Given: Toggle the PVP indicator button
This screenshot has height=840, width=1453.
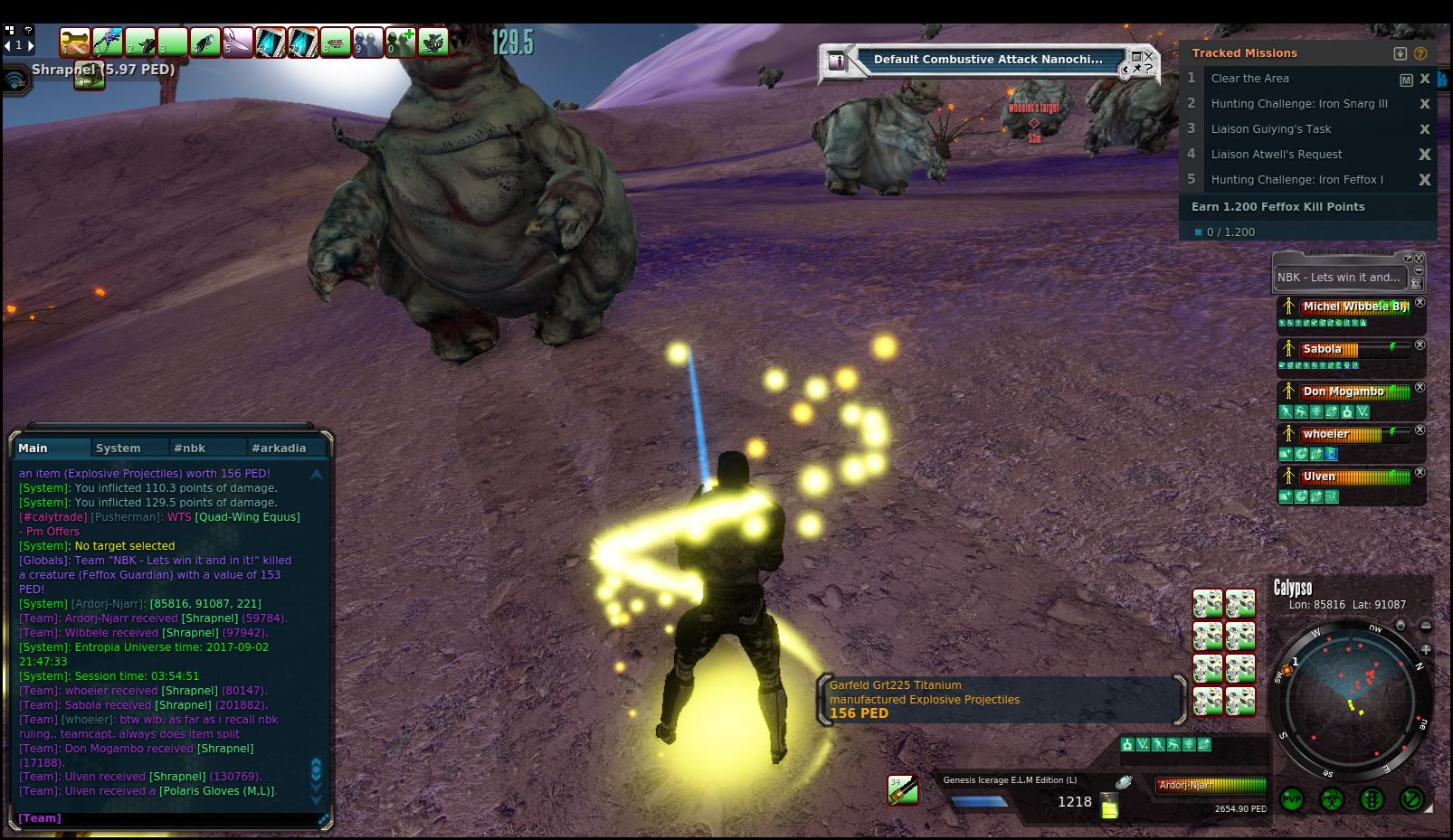Looking at the screenshot, I should [x=1291, y=799].
